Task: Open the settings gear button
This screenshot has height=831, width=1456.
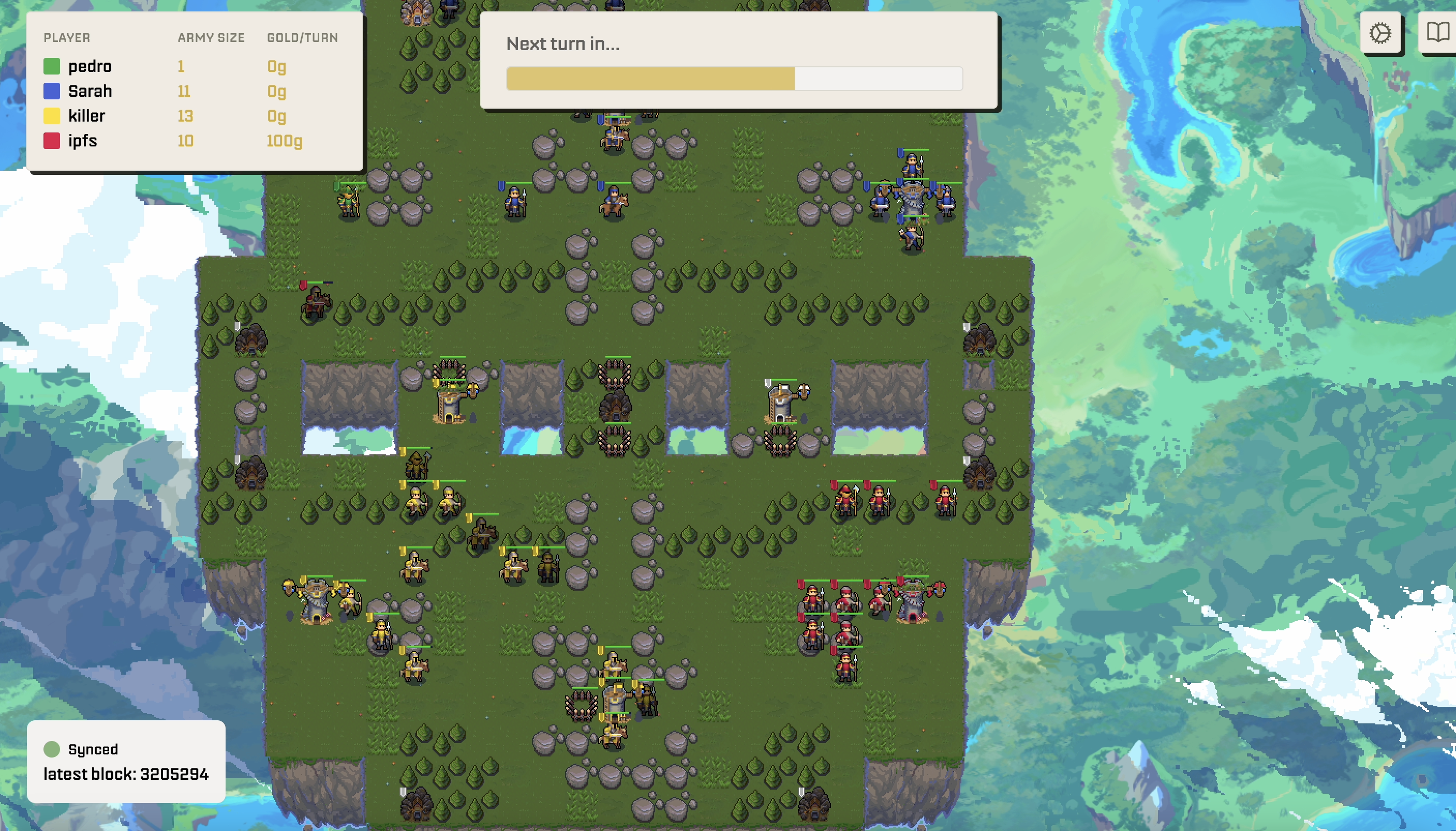Action: [x=1380, y=33]
